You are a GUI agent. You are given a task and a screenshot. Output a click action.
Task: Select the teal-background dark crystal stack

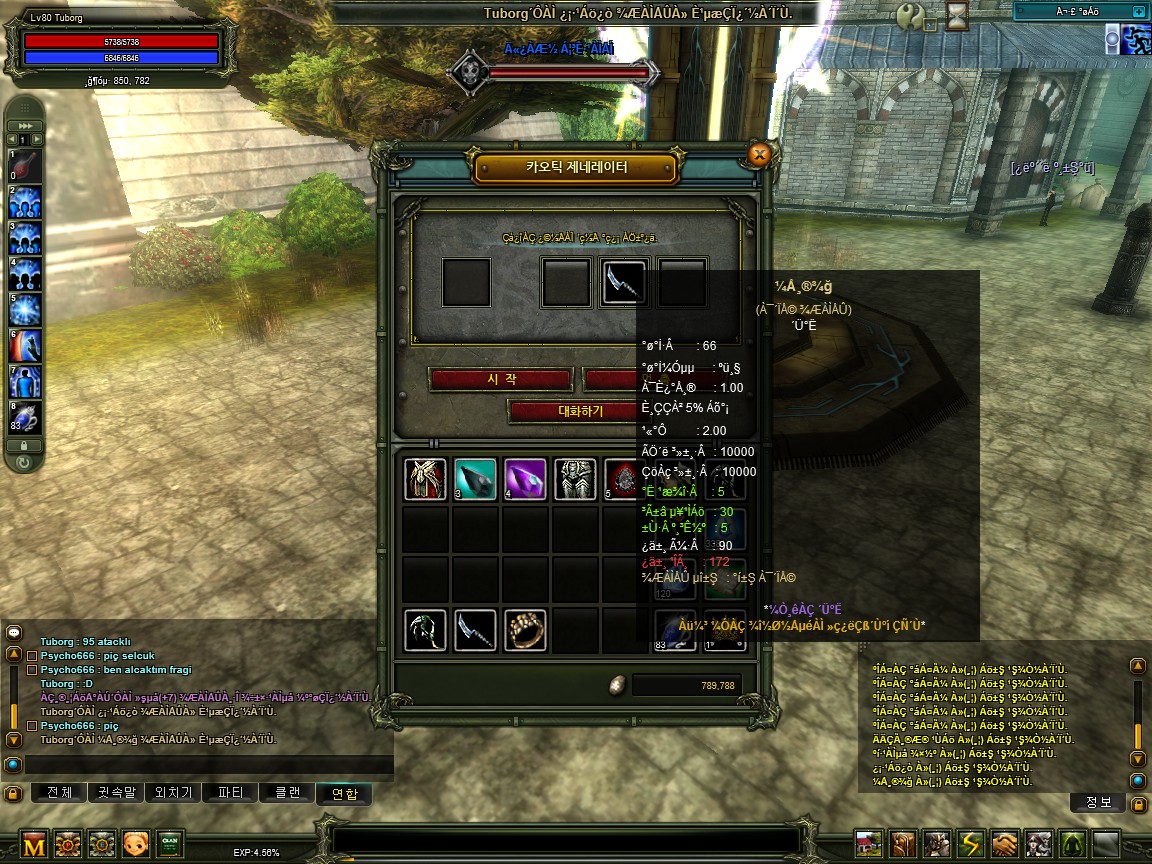475,479
